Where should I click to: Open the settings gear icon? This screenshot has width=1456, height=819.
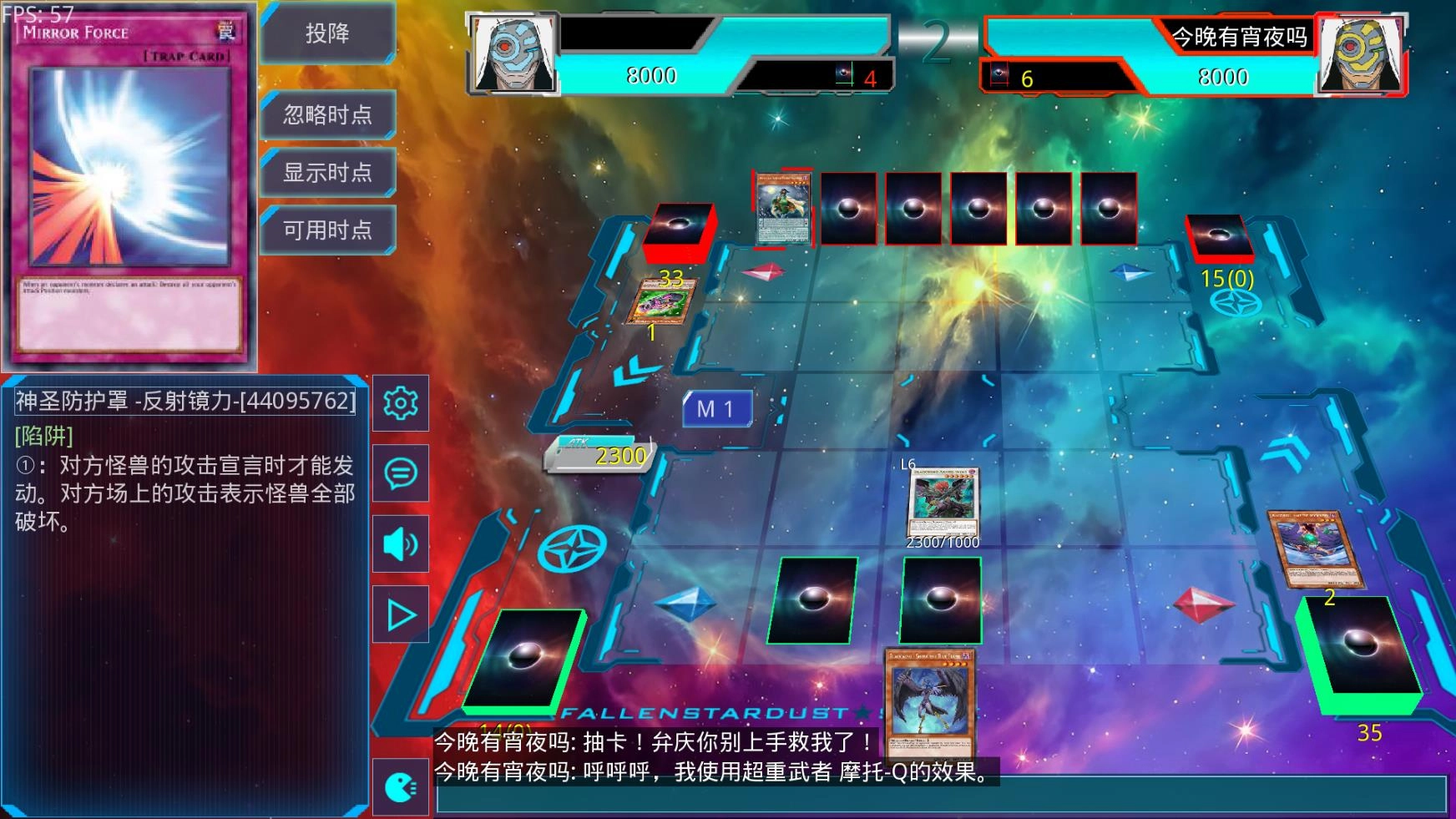(x=401, y=403)
